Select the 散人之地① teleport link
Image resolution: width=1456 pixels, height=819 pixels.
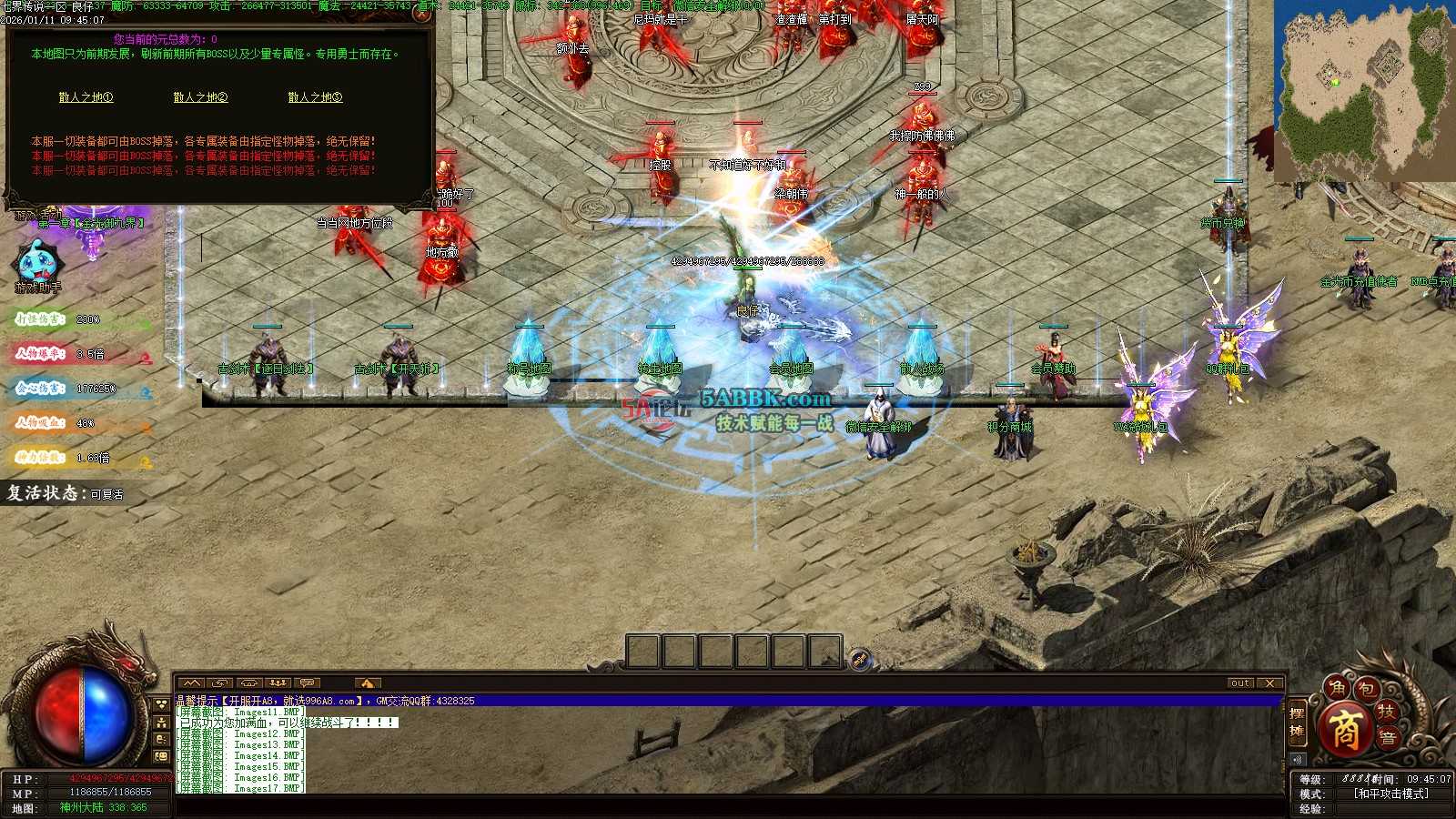click(86, 97)
